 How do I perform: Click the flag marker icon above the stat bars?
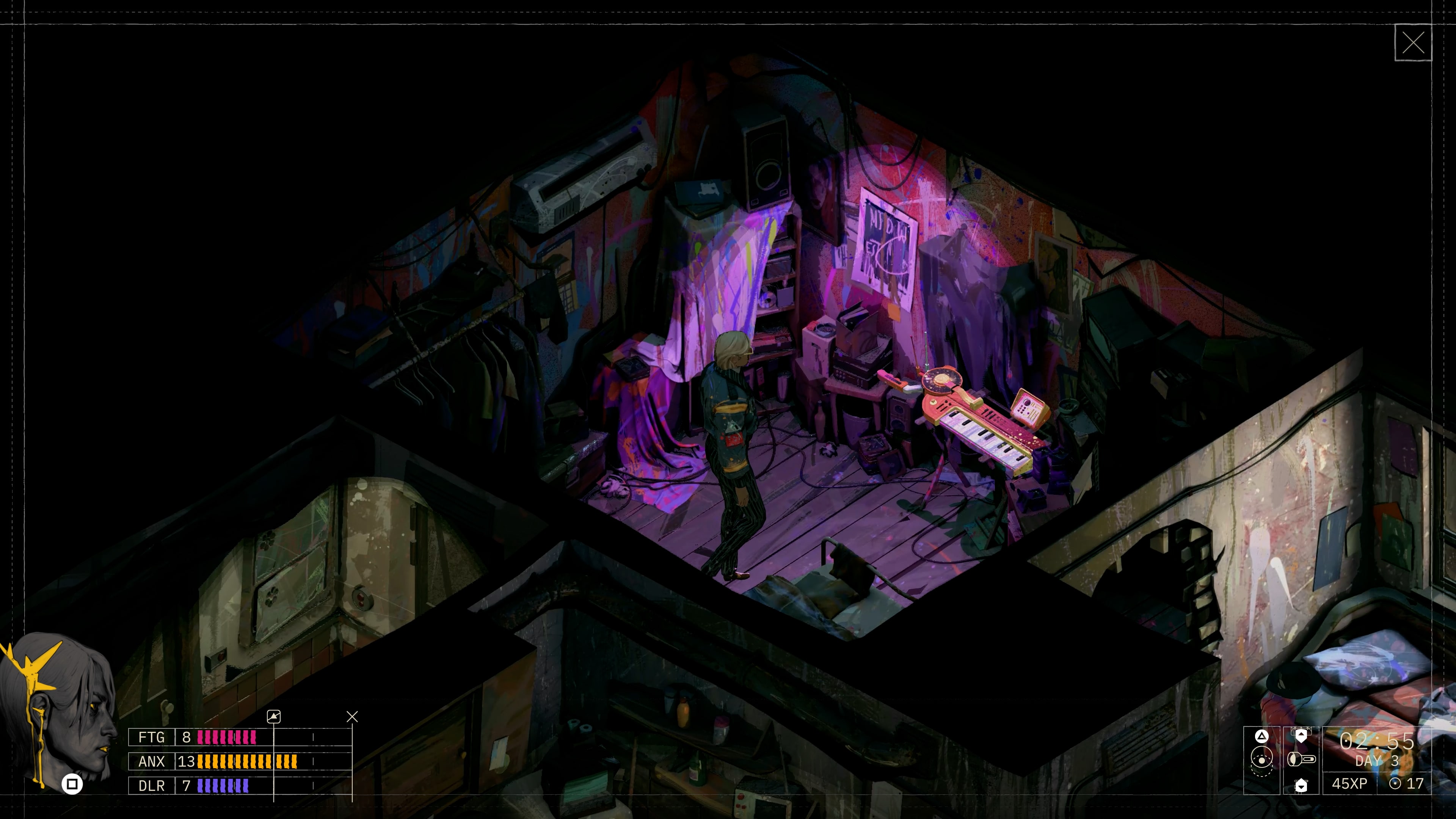[x=274, y=717]
